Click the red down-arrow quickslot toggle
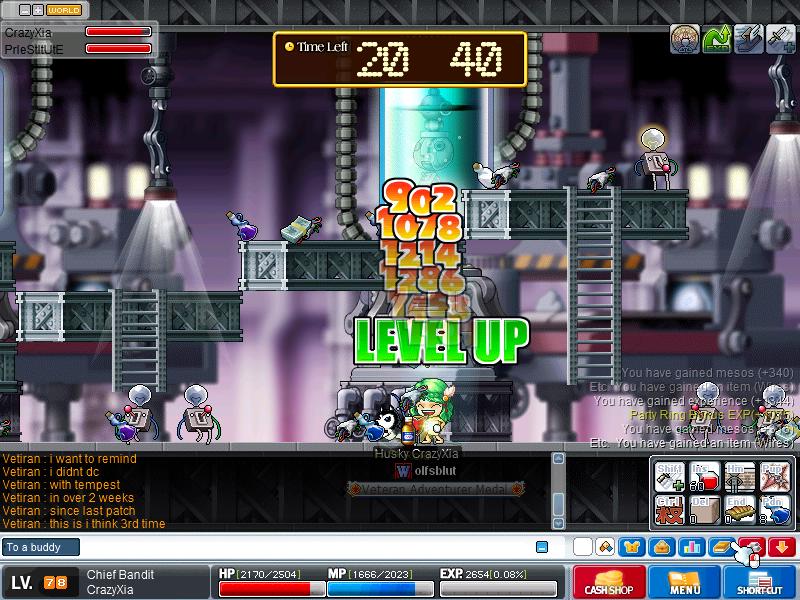Image resolution: width=800 pixels, height=600 pixels. [x=782, y=547]
